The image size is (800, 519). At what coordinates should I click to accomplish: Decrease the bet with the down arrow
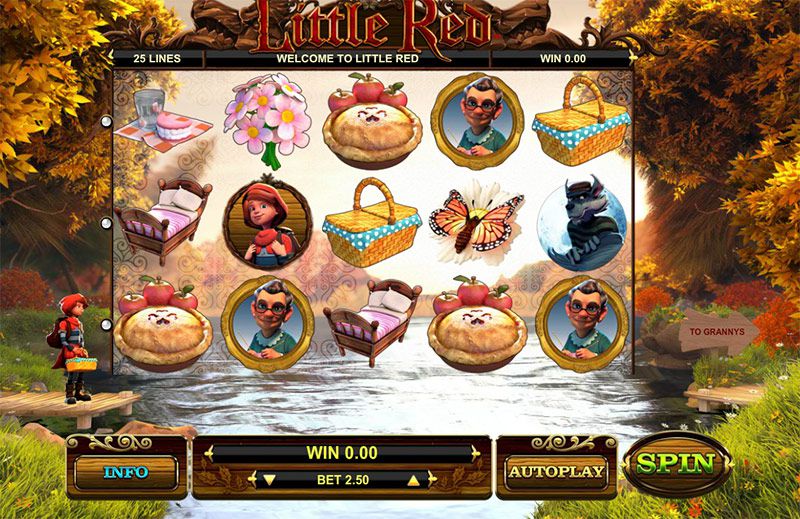coord(268,480)
